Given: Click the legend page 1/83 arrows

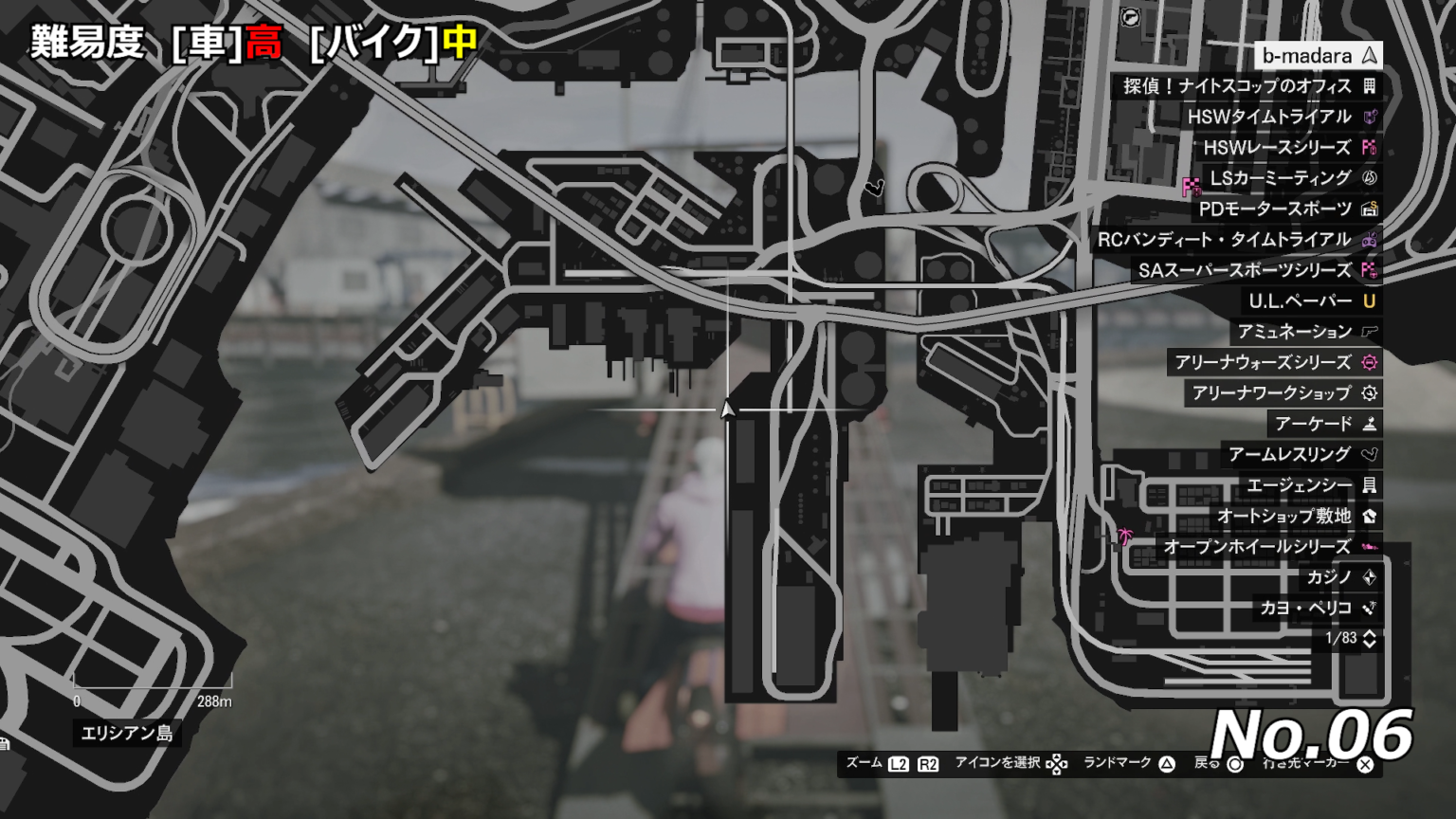Looking at the screenshot, I should (1370, 639).
